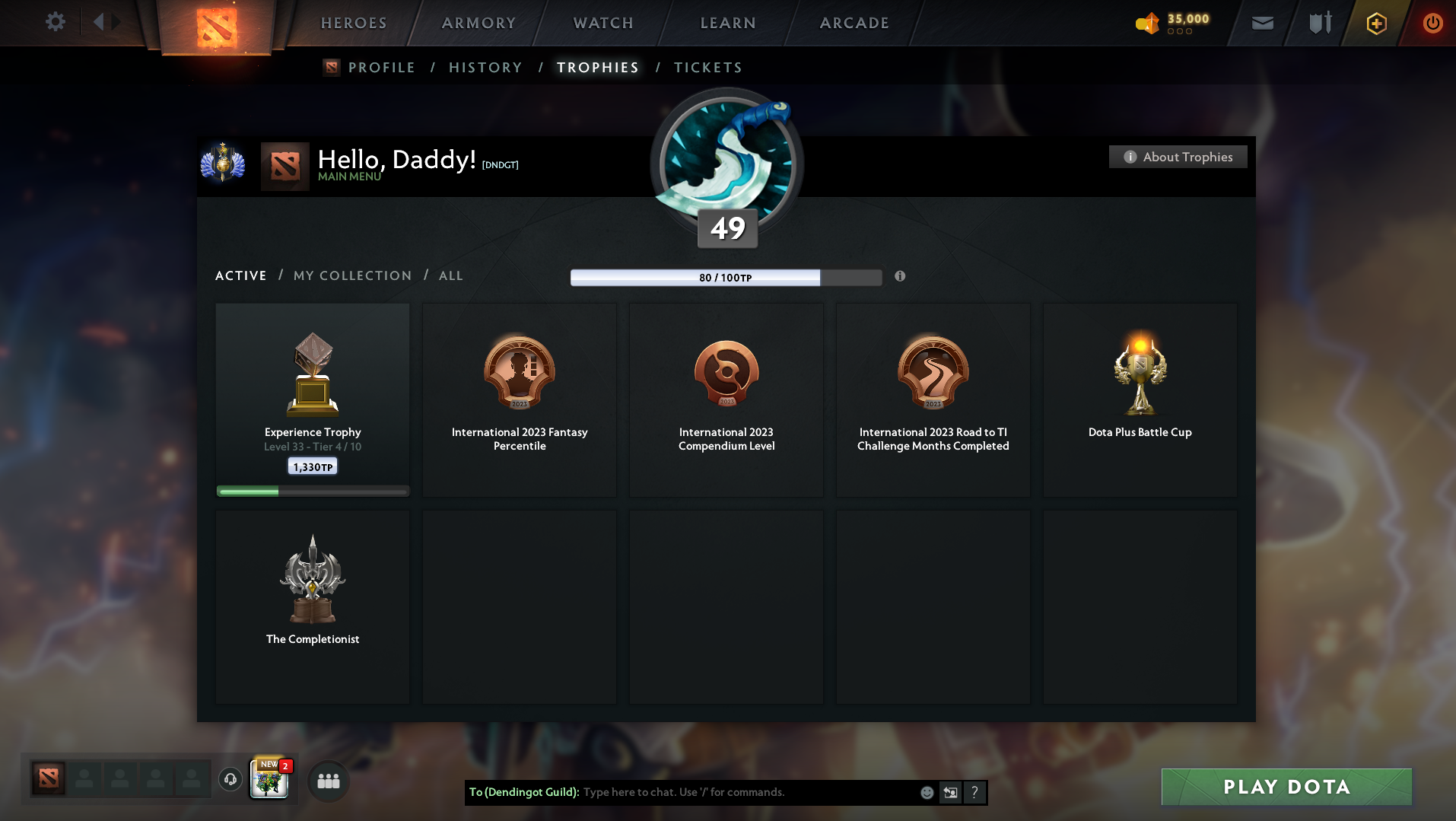
Task: Switch to the HISTORY tab
Action: coord(485,67)
